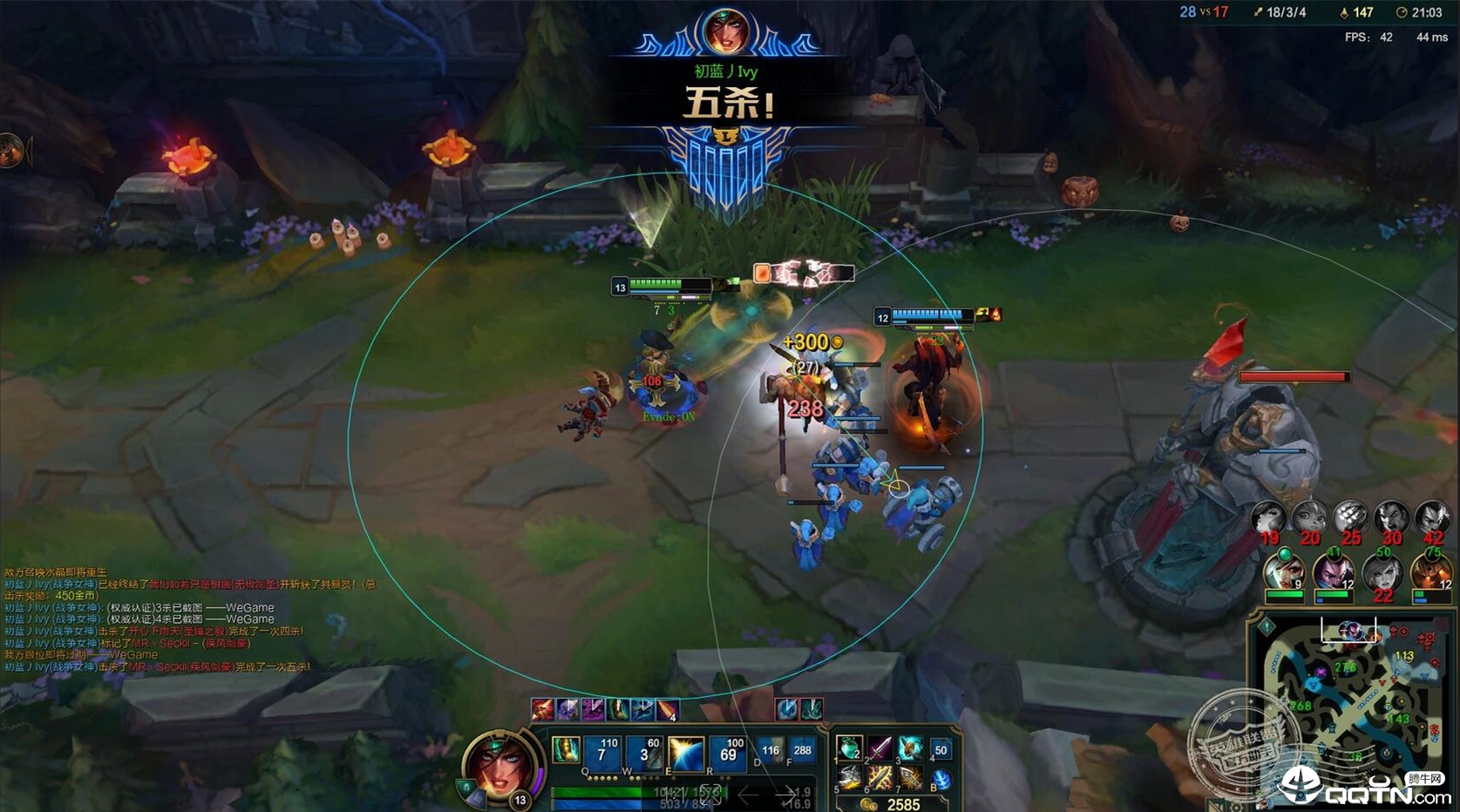
Task: Select the dead ally portrait showing 22
Action: click(x=1383, y=573)
